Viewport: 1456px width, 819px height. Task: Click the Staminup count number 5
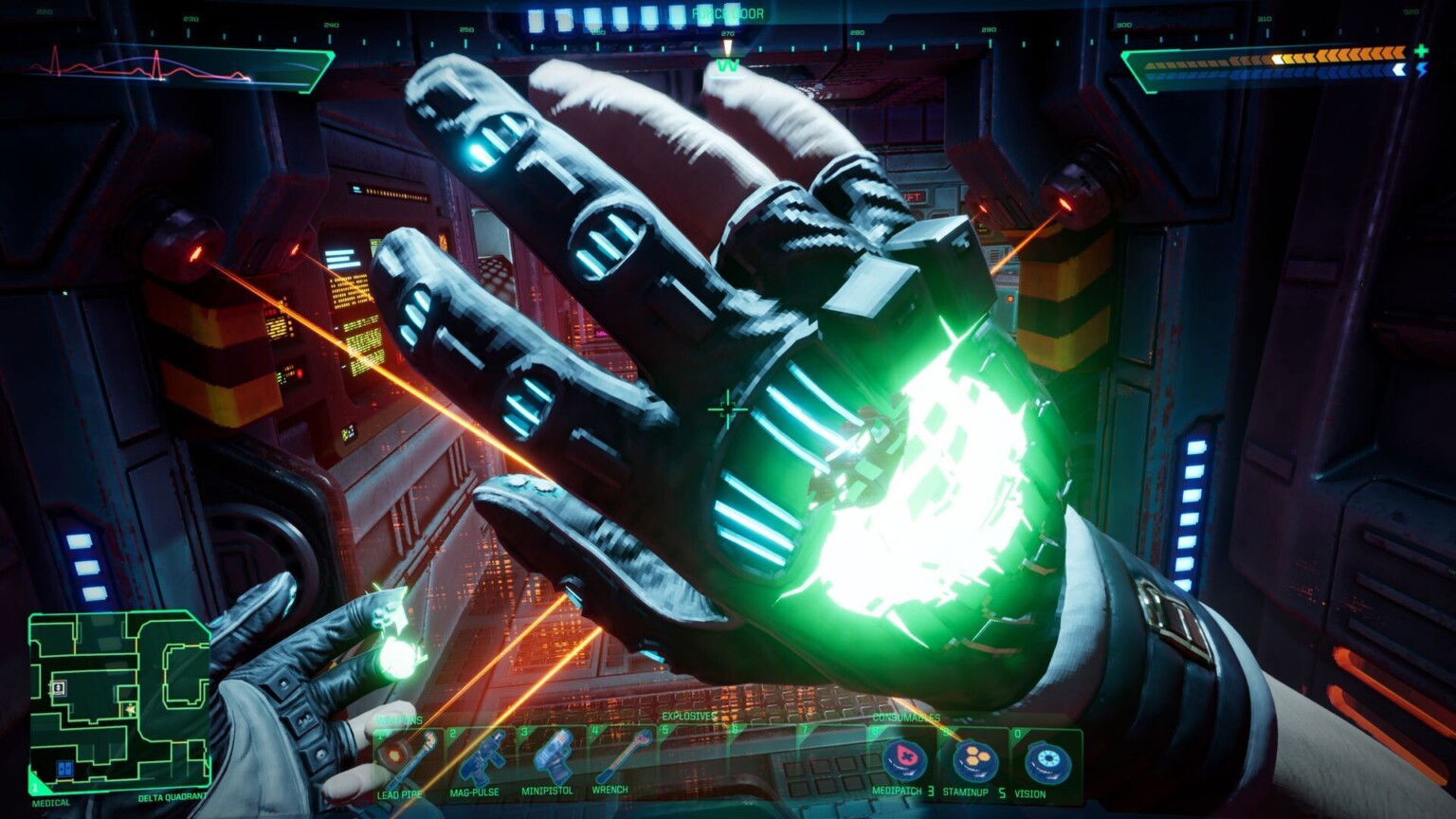(x=1004, y=790)
